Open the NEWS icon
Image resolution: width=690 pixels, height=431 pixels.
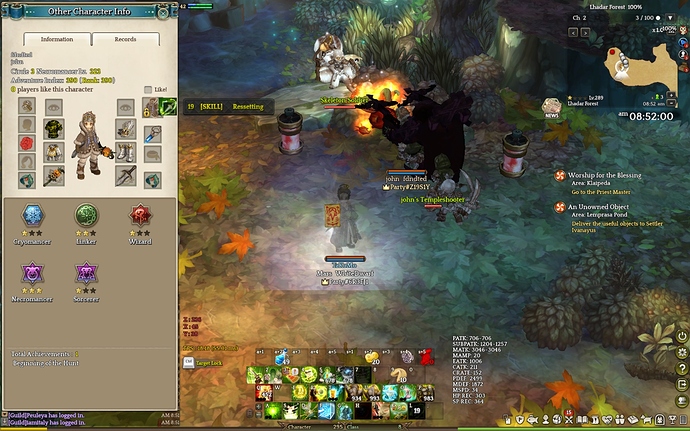tap(550, 106)
